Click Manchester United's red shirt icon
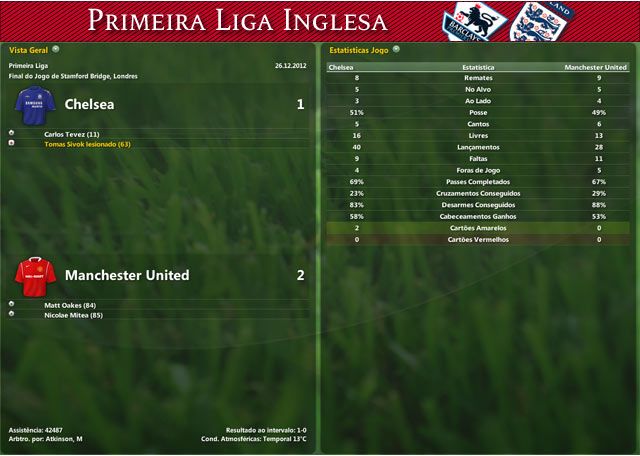640x456 pixels. [35, 274]
